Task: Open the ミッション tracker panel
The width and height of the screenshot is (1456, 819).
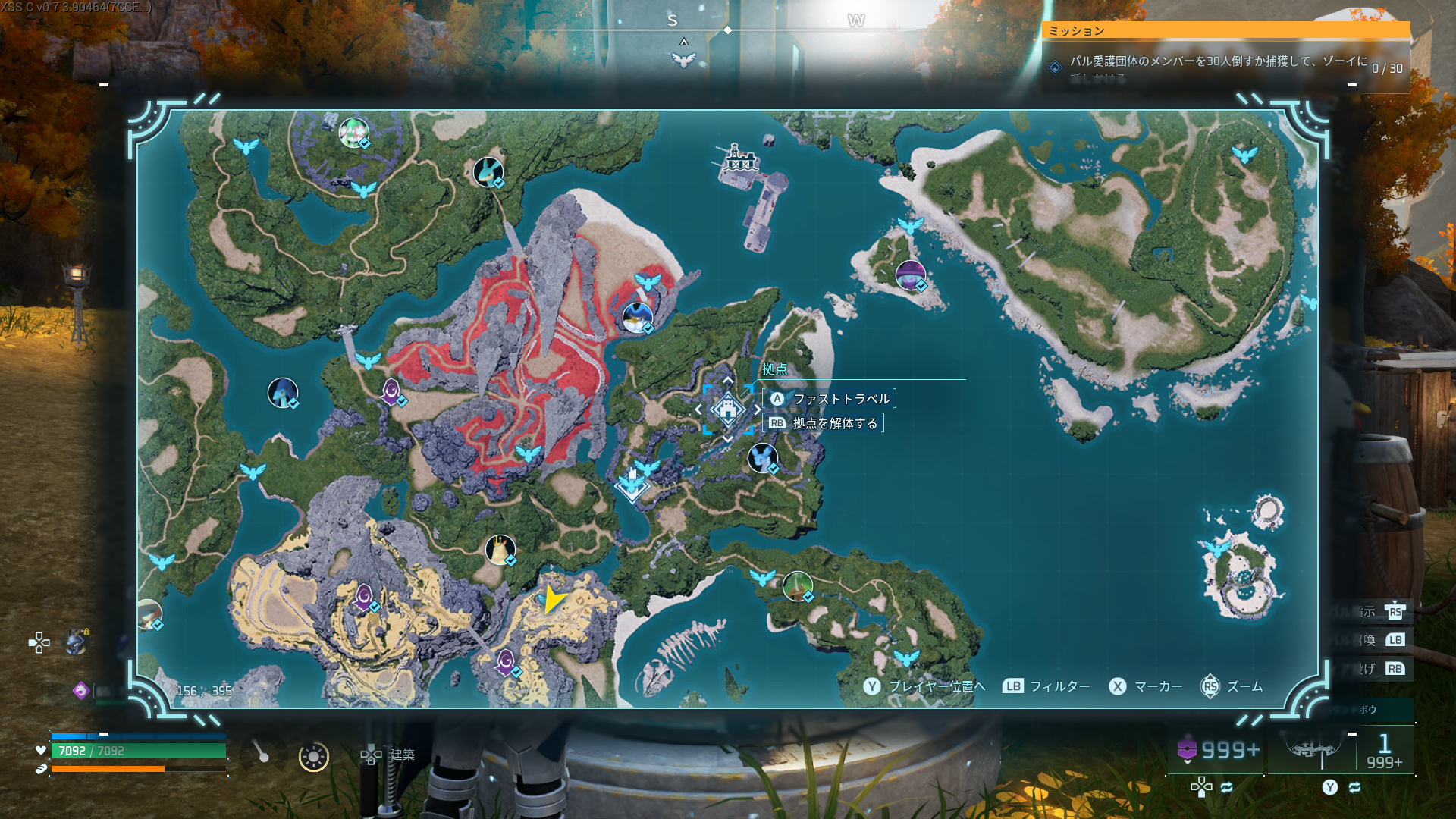Action: point(1225,30)
